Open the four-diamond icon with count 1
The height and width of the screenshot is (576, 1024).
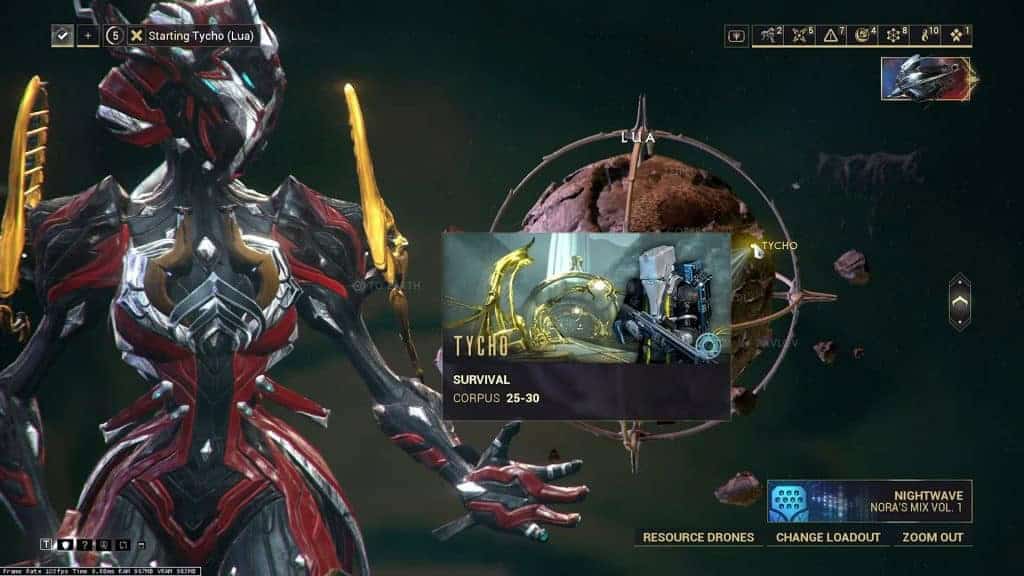[x=957, y=36]
